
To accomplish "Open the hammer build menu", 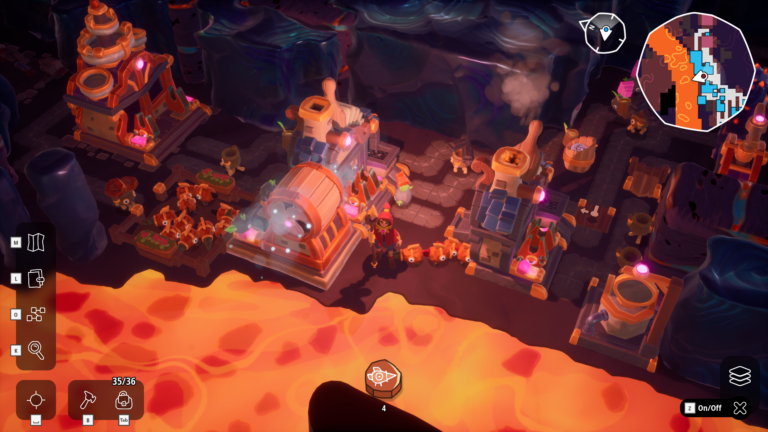I will point(88,399).
